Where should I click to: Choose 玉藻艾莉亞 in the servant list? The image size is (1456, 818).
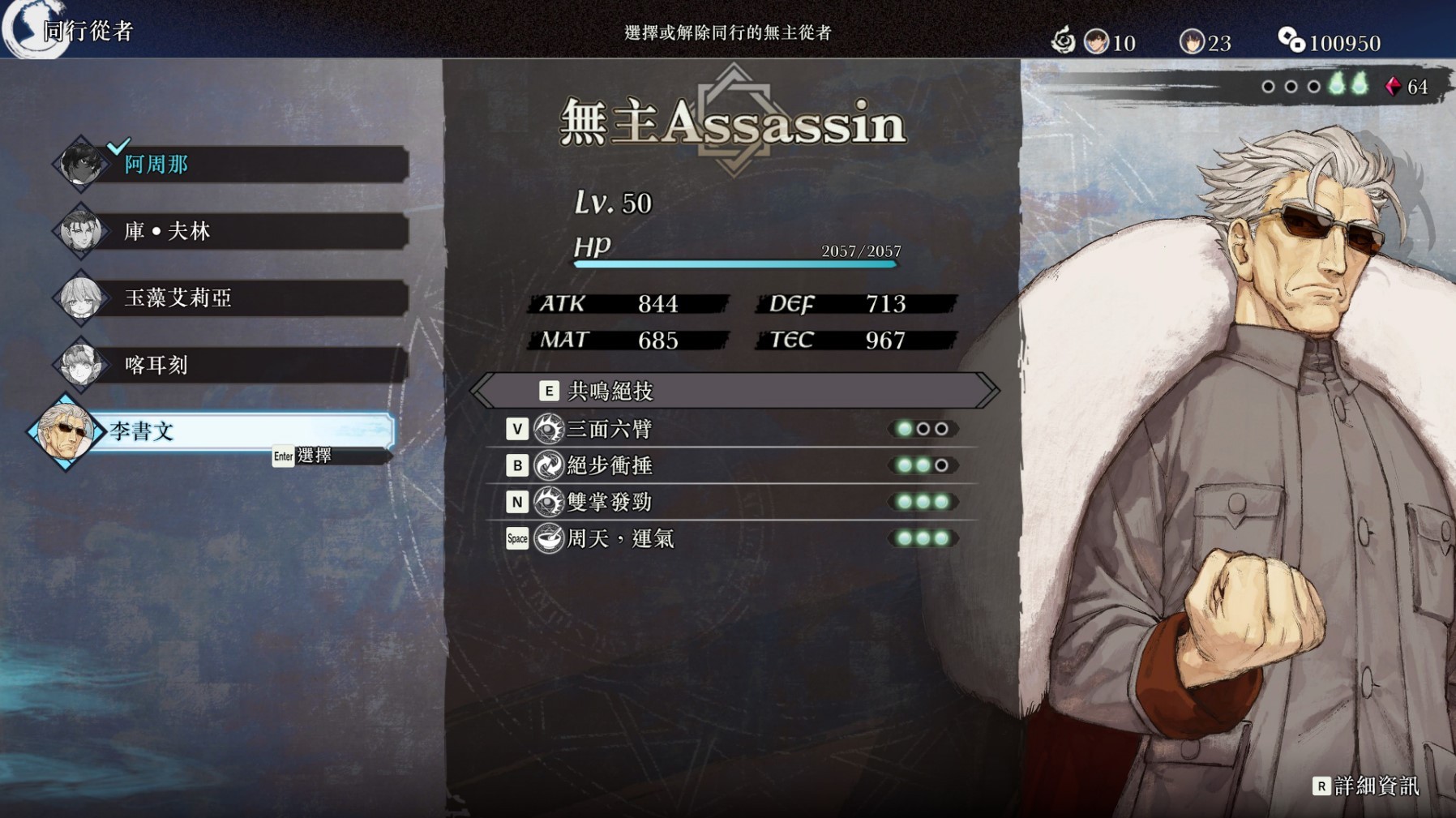[178, 298]
